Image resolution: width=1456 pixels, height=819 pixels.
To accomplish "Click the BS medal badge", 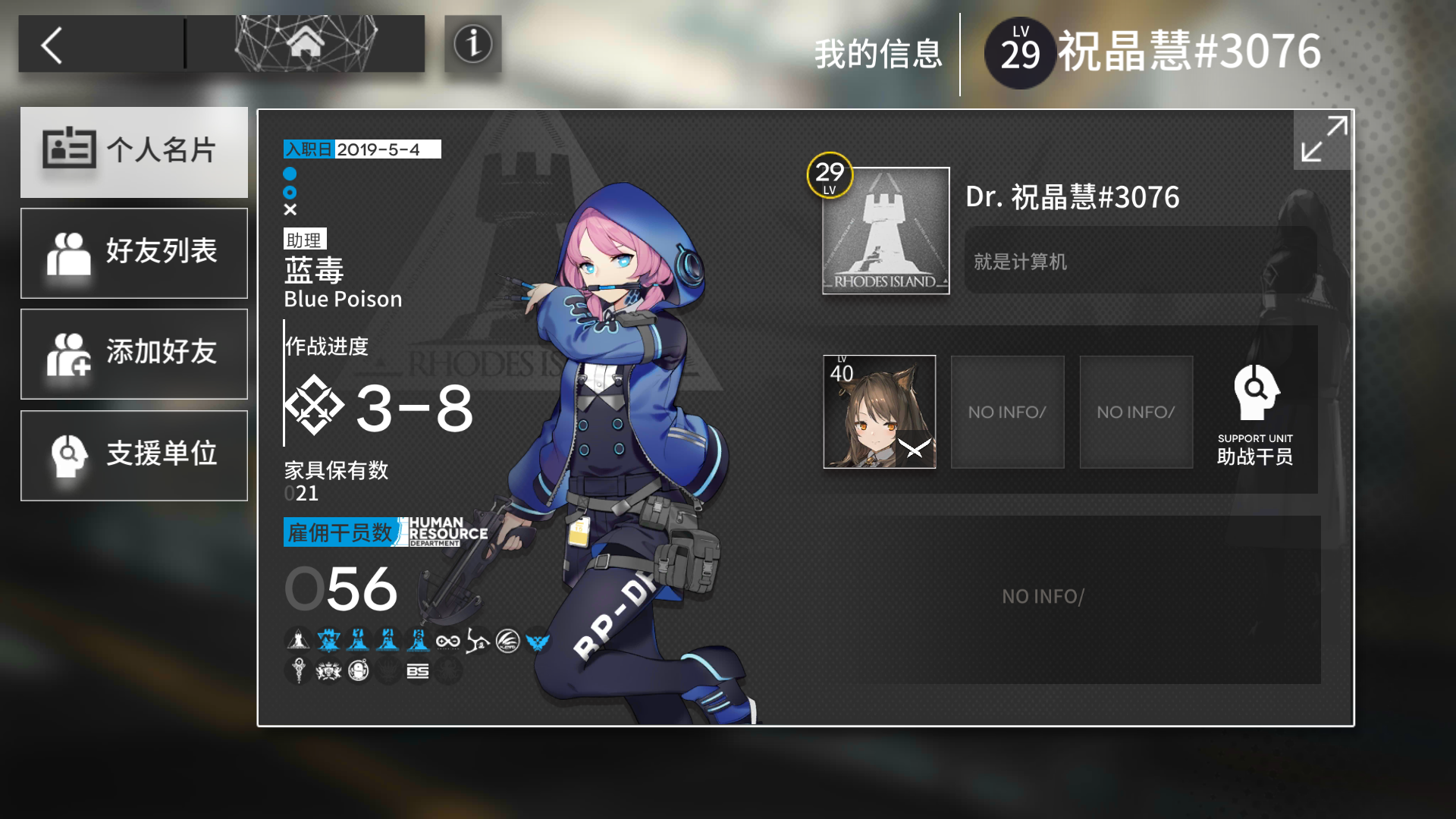I will (418, 672).
